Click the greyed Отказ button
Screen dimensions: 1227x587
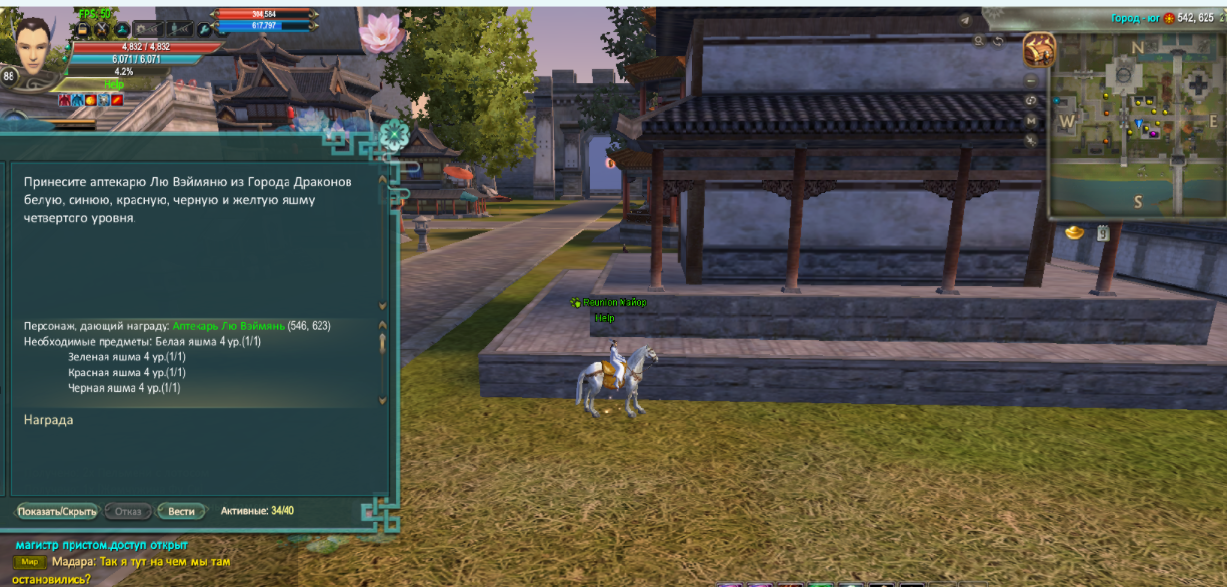pos(128,511)
